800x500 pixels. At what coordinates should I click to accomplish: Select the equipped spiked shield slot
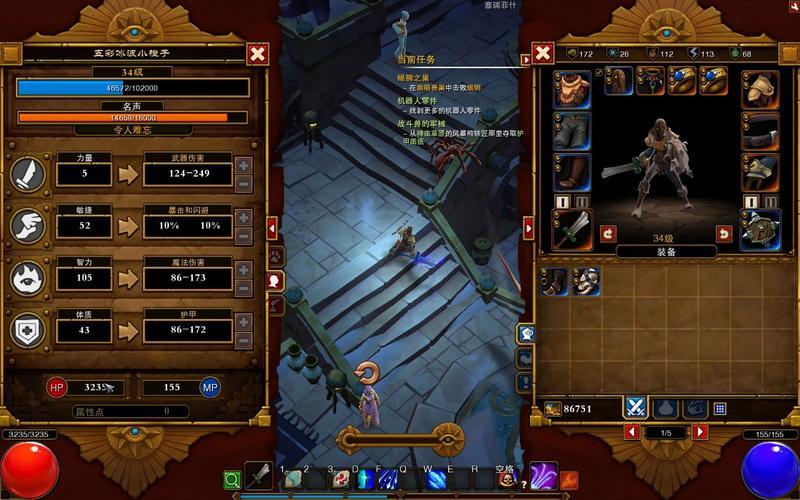point(760,229)
